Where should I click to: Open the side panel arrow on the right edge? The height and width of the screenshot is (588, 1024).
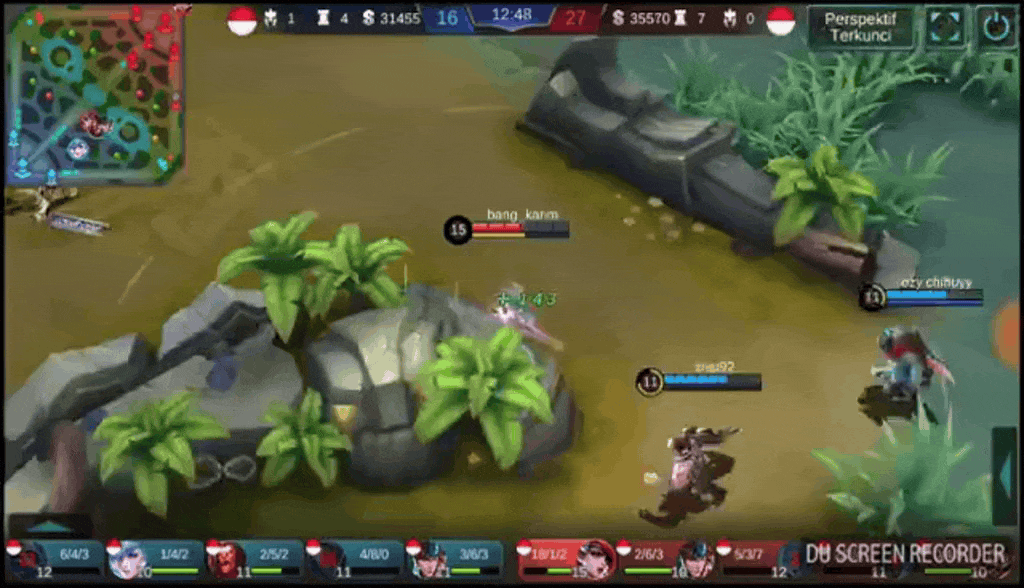click(1004, 475)
